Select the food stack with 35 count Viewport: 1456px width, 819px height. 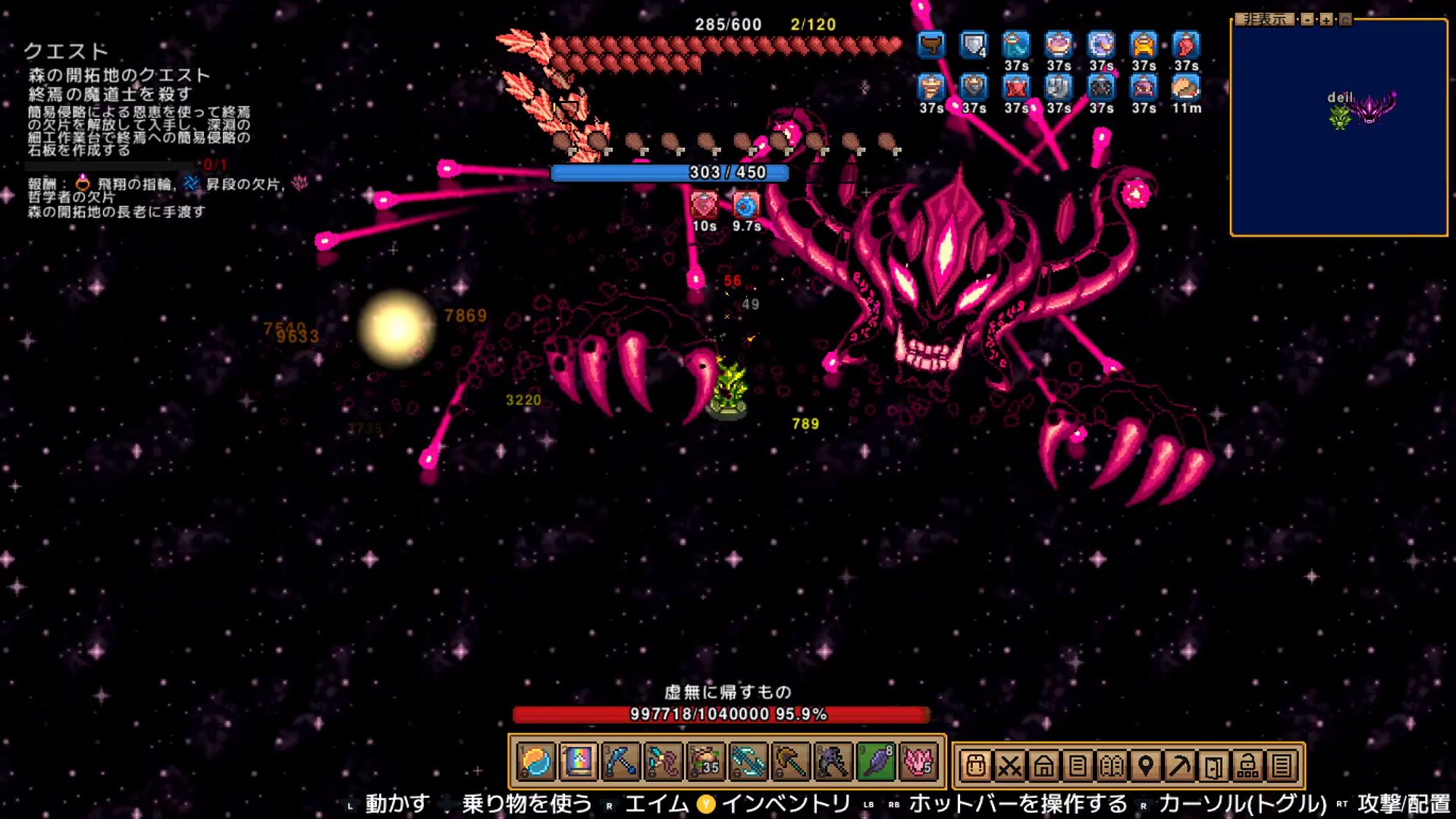(706, 762)
